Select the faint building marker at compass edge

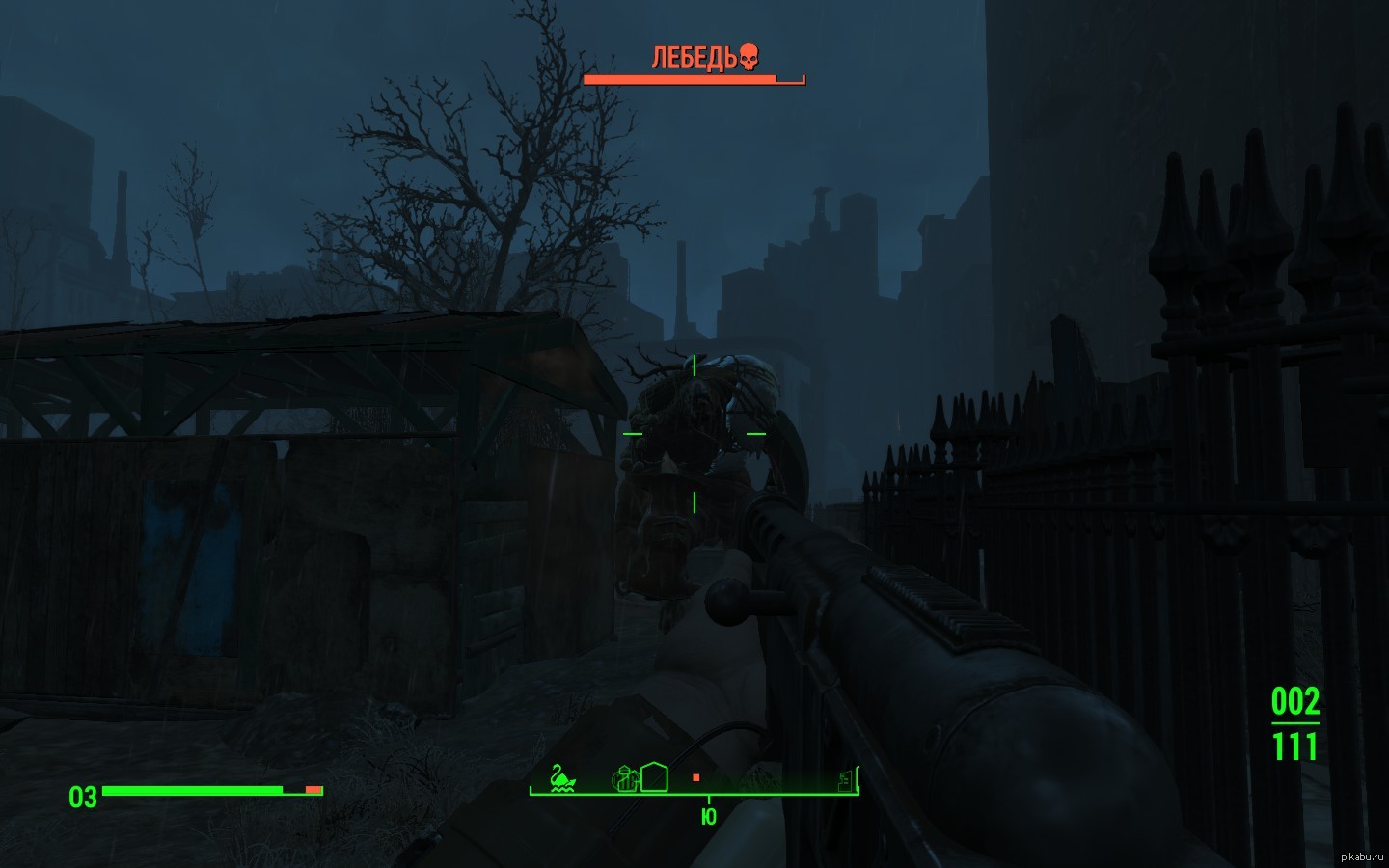click(846, 778)
